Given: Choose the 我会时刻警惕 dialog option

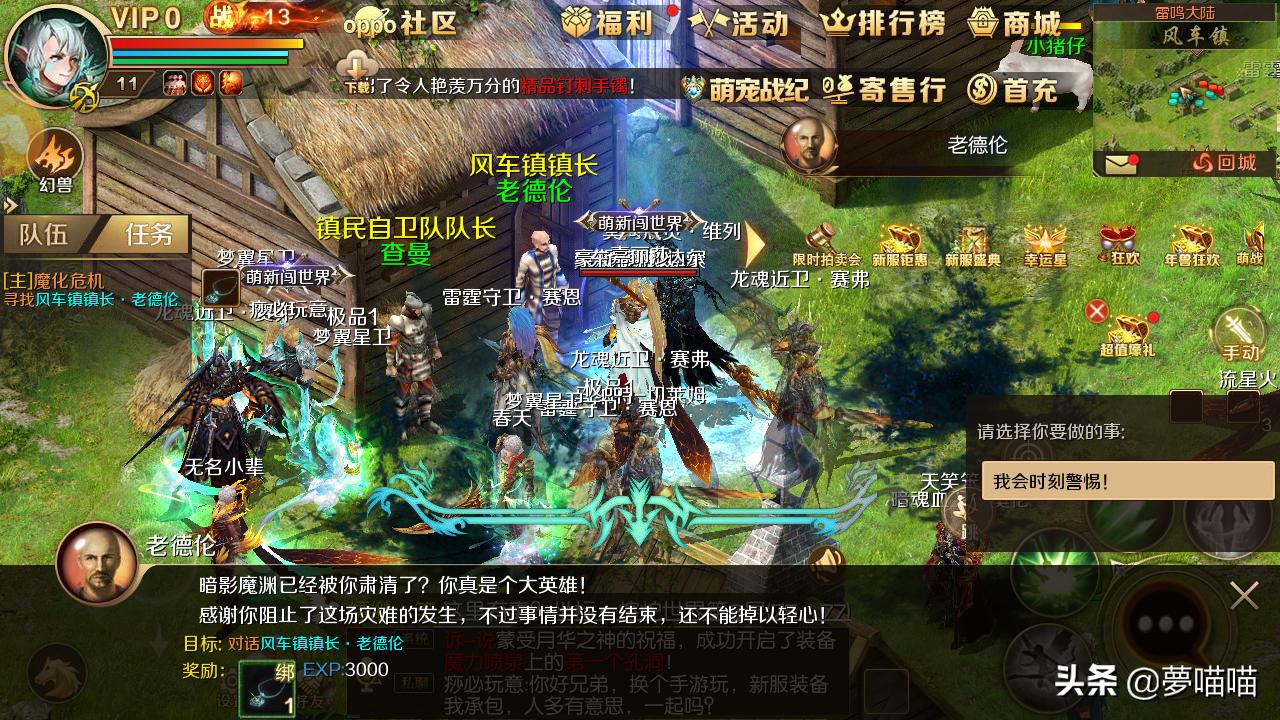Looking at the screenshot, I should tap(1126, 481).
